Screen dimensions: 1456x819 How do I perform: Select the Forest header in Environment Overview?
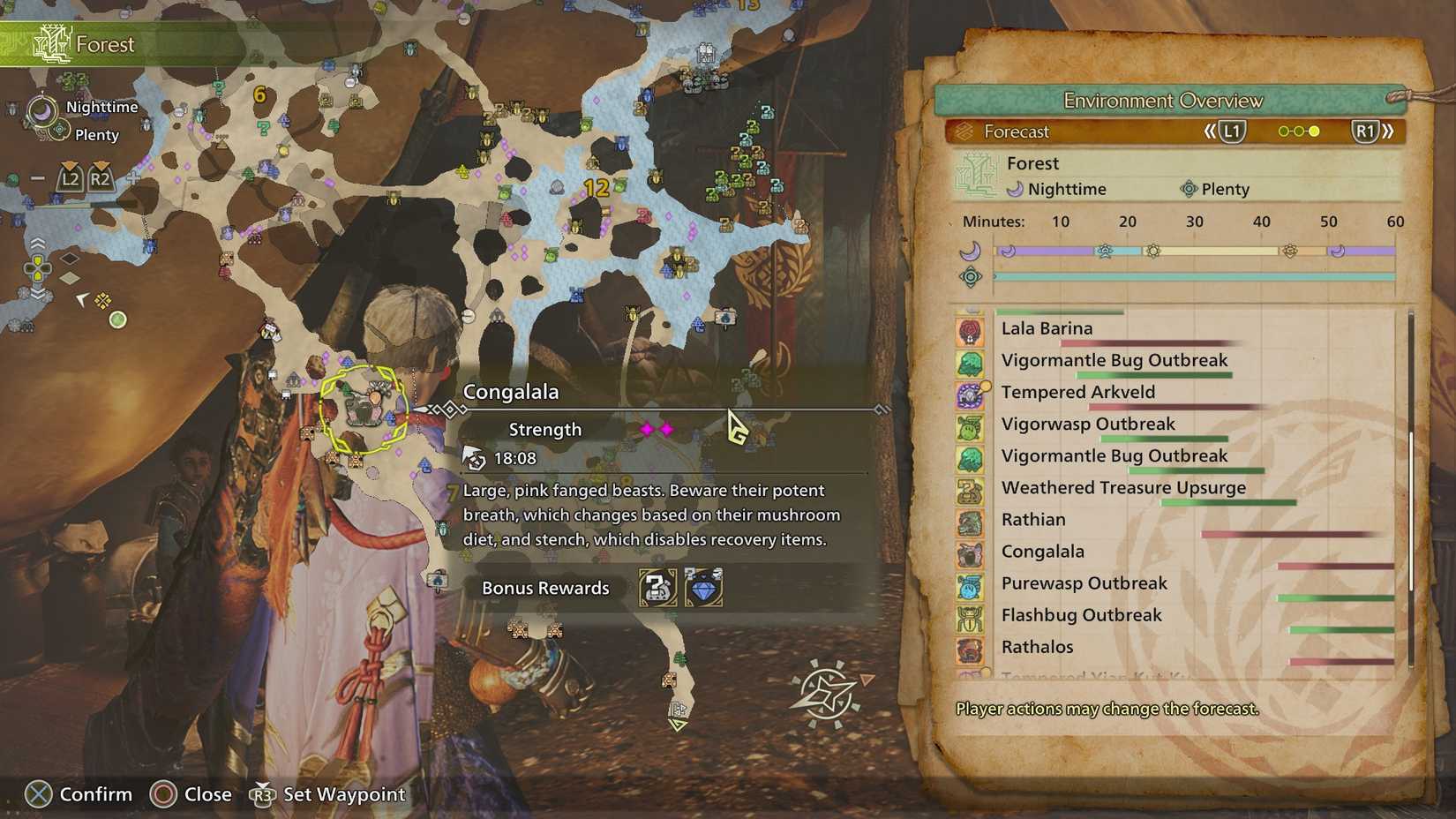coord(1032,163)
